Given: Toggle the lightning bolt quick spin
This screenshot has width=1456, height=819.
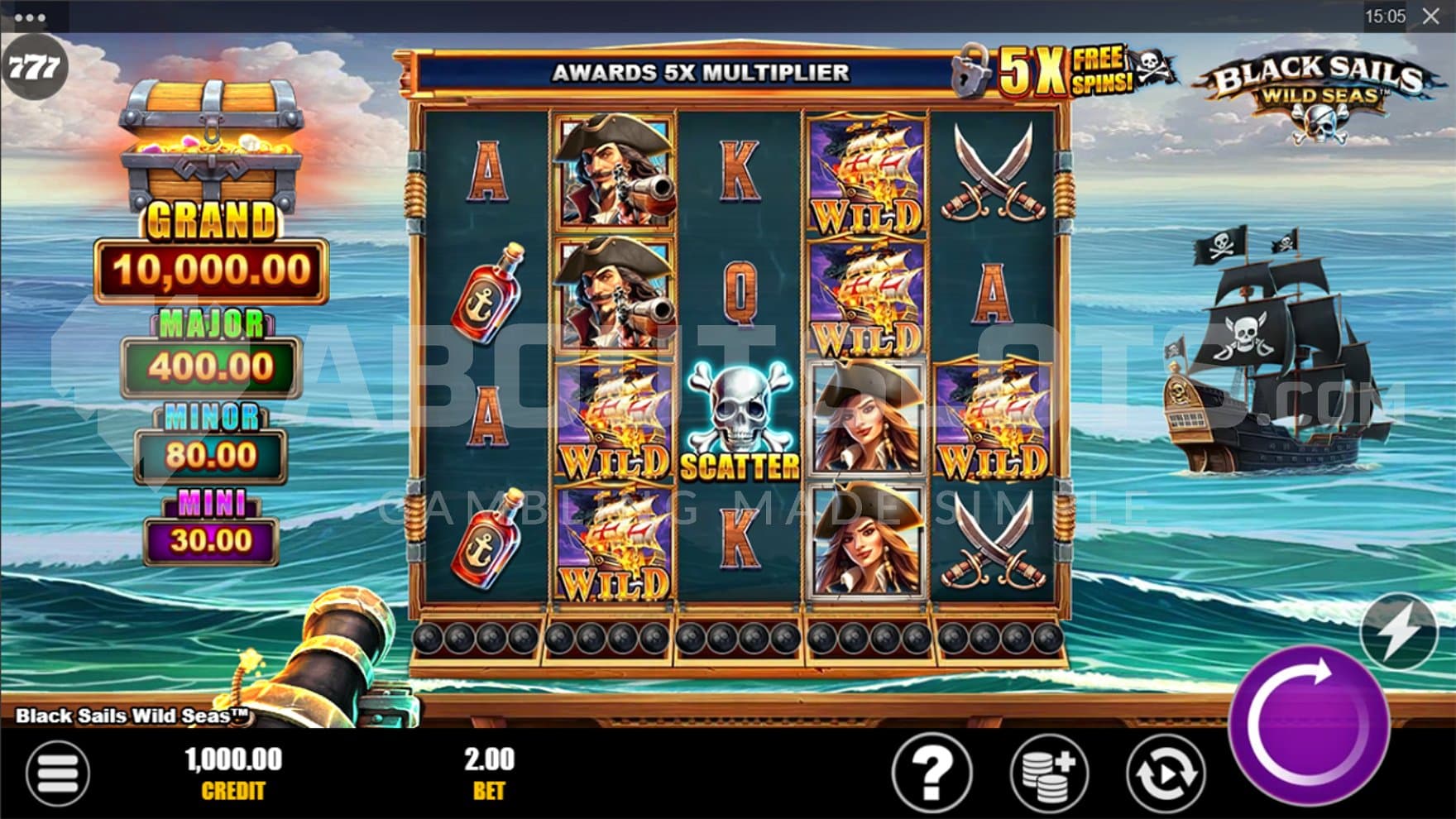Looking at the screenshot, I should 1399,633.
